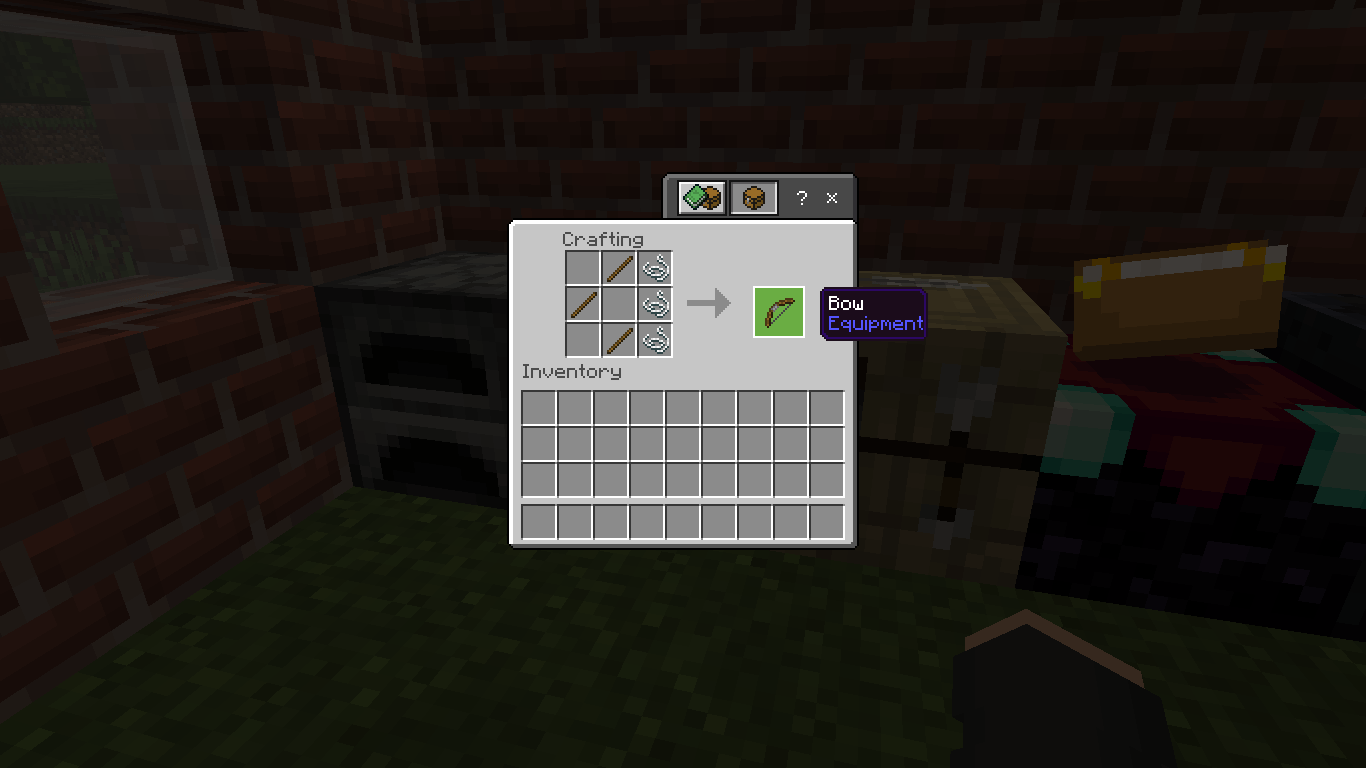Select the string in the top-right crafting slot

(656, 268)
